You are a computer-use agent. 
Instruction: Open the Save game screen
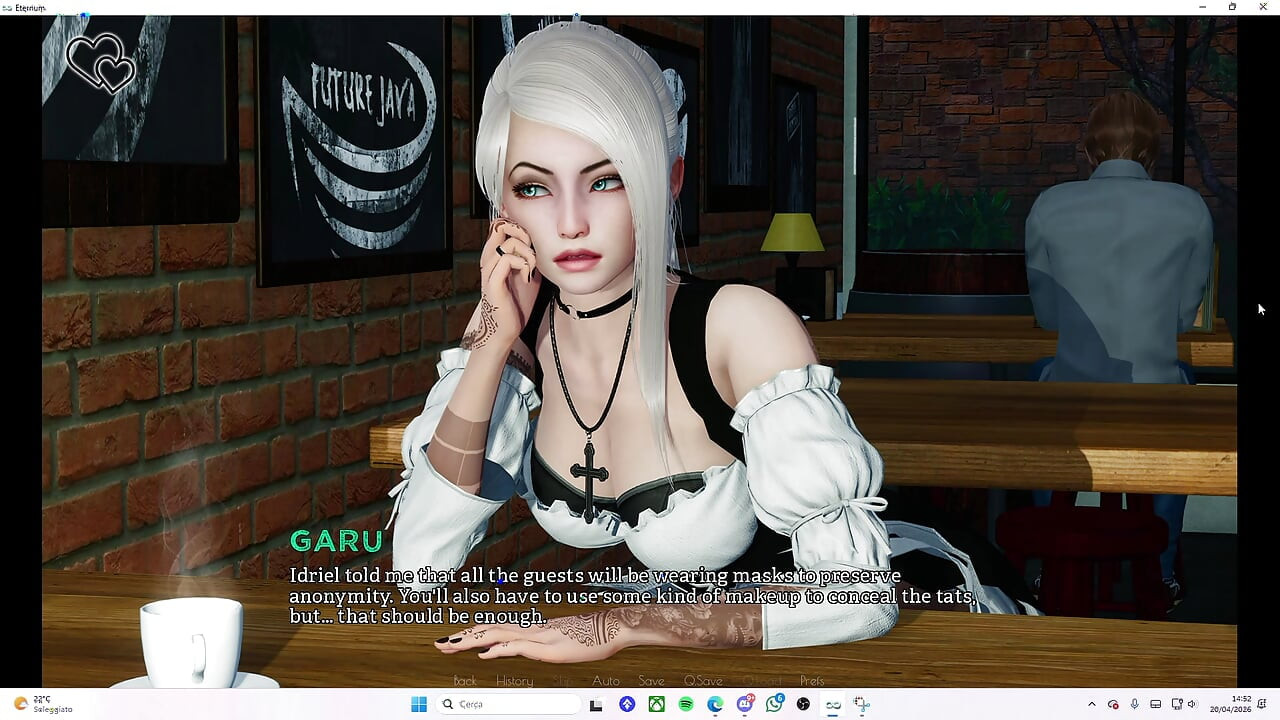651,681
